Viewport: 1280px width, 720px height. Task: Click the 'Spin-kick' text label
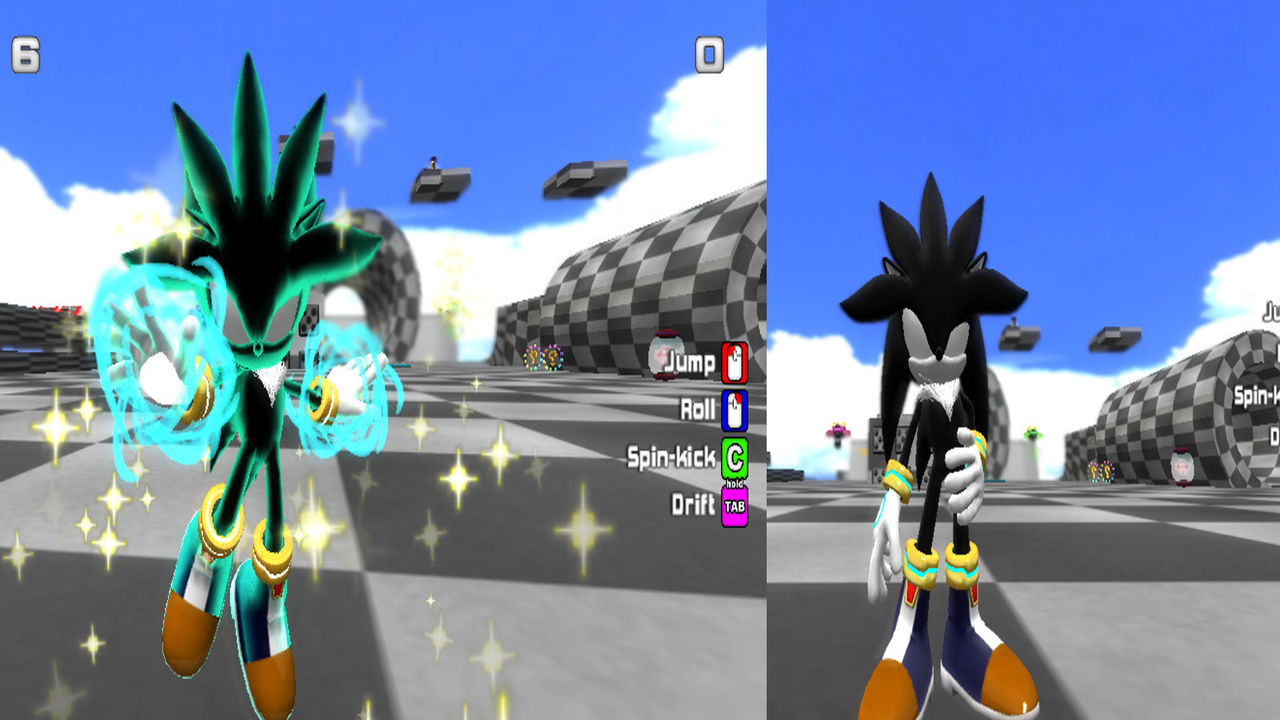671,455
